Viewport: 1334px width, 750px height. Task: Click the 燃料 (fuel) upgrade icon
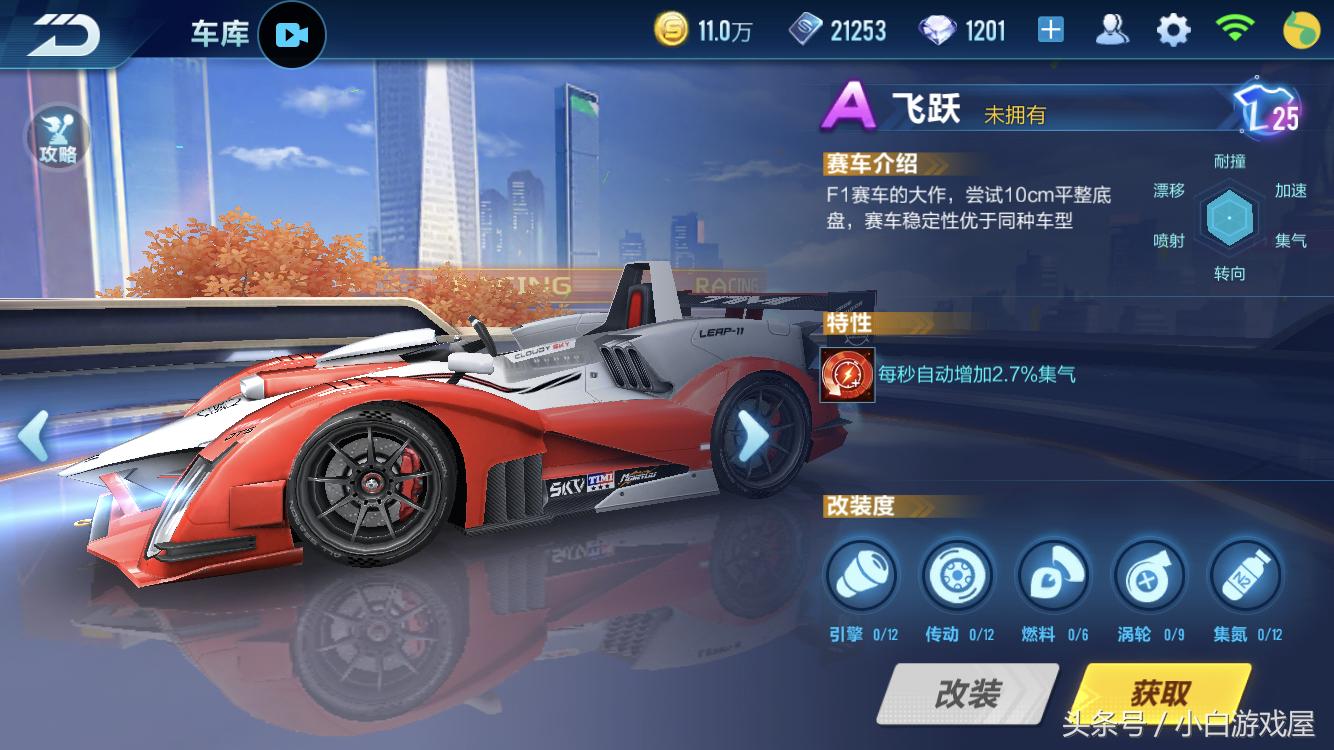coord(1053,575)
